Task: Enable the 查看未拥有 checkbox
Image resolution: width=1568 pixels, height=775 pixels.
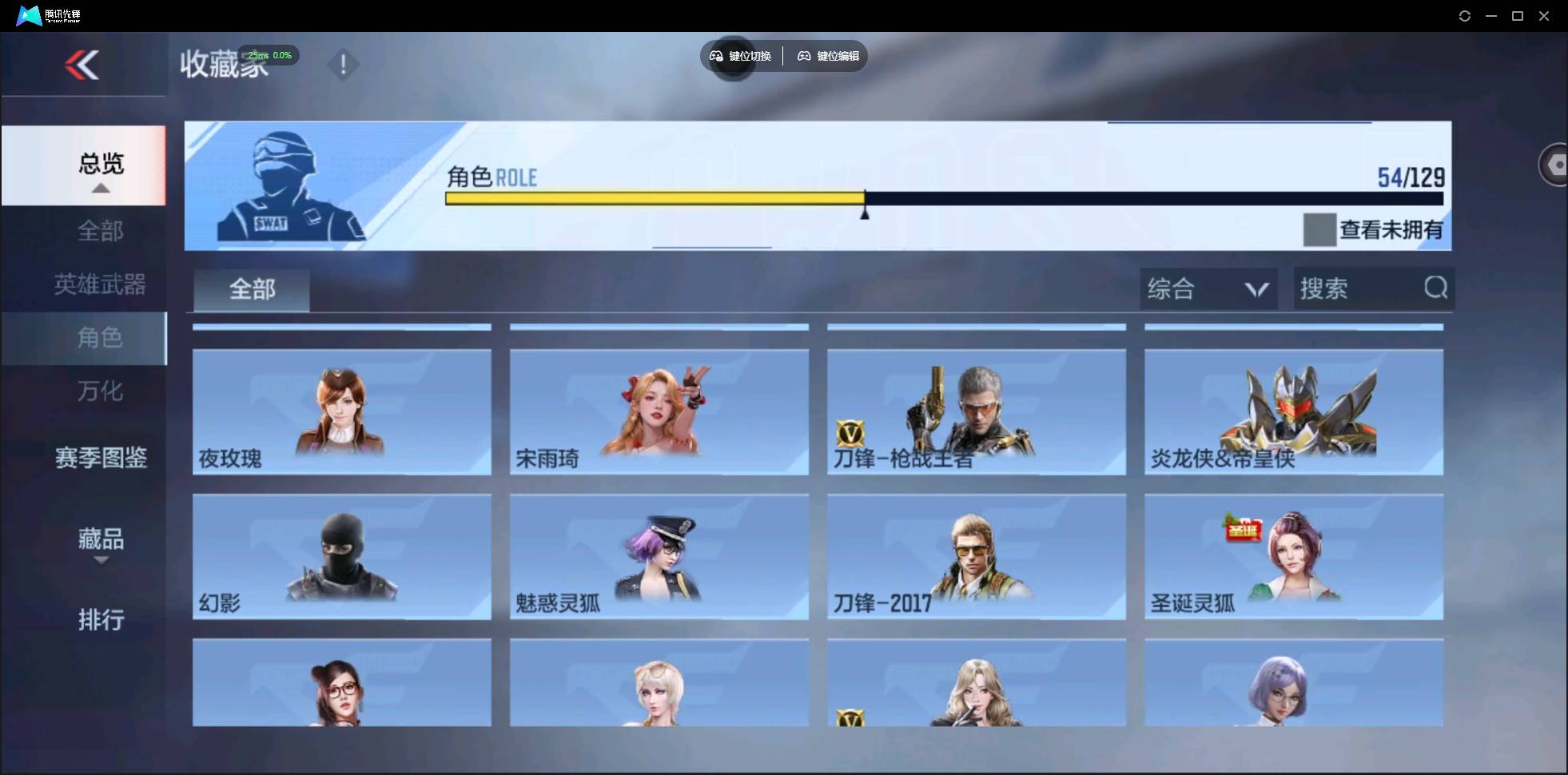Action: coord(1319,230)
